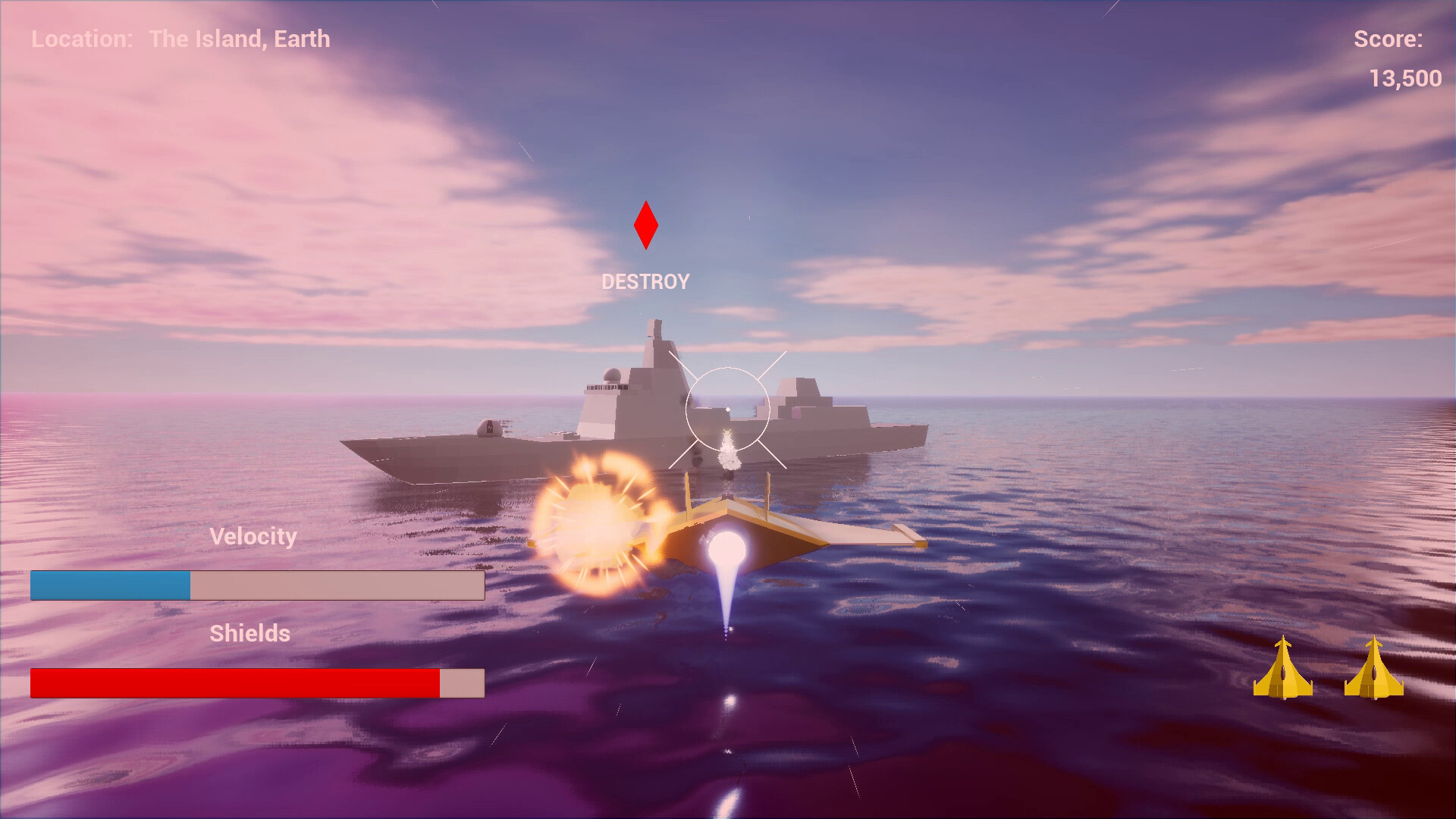This screenshot has height=819, width=1456.
Task: Click the Shields label above its bar
Action: point(250,634)
